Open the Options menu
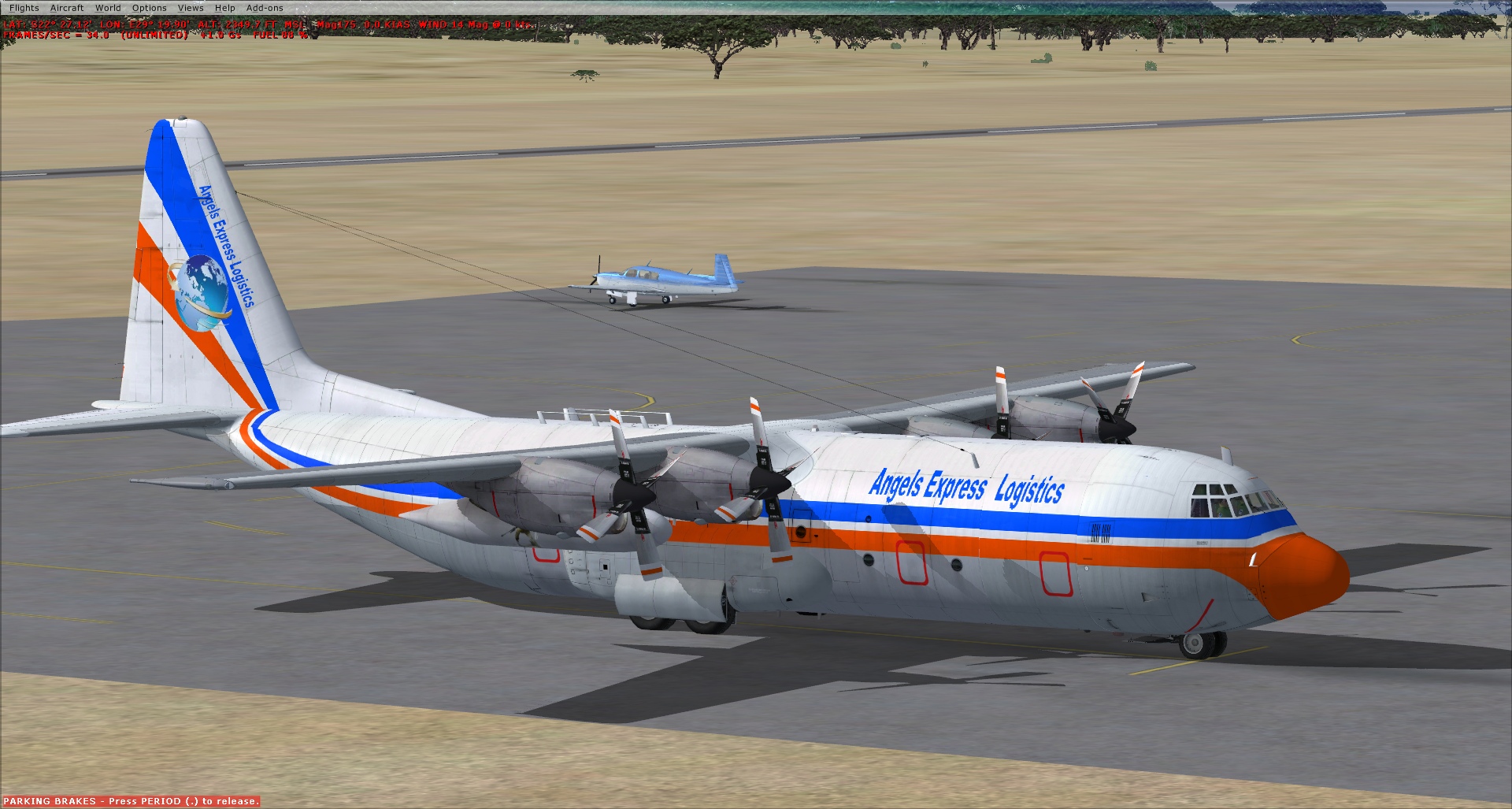1512x809 pixels. tap(150, 7)
